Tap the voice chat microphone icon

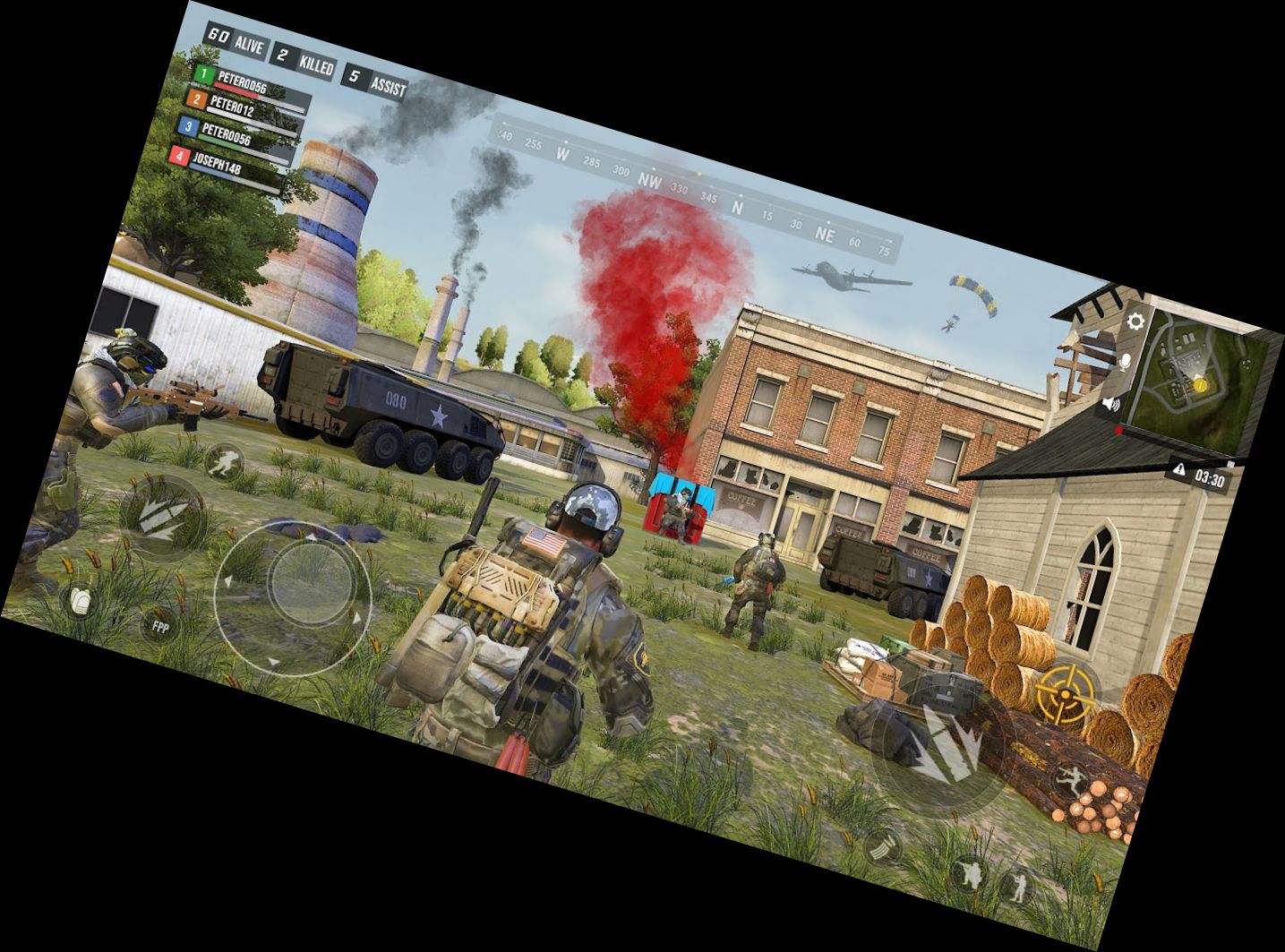coord(1125,363)
